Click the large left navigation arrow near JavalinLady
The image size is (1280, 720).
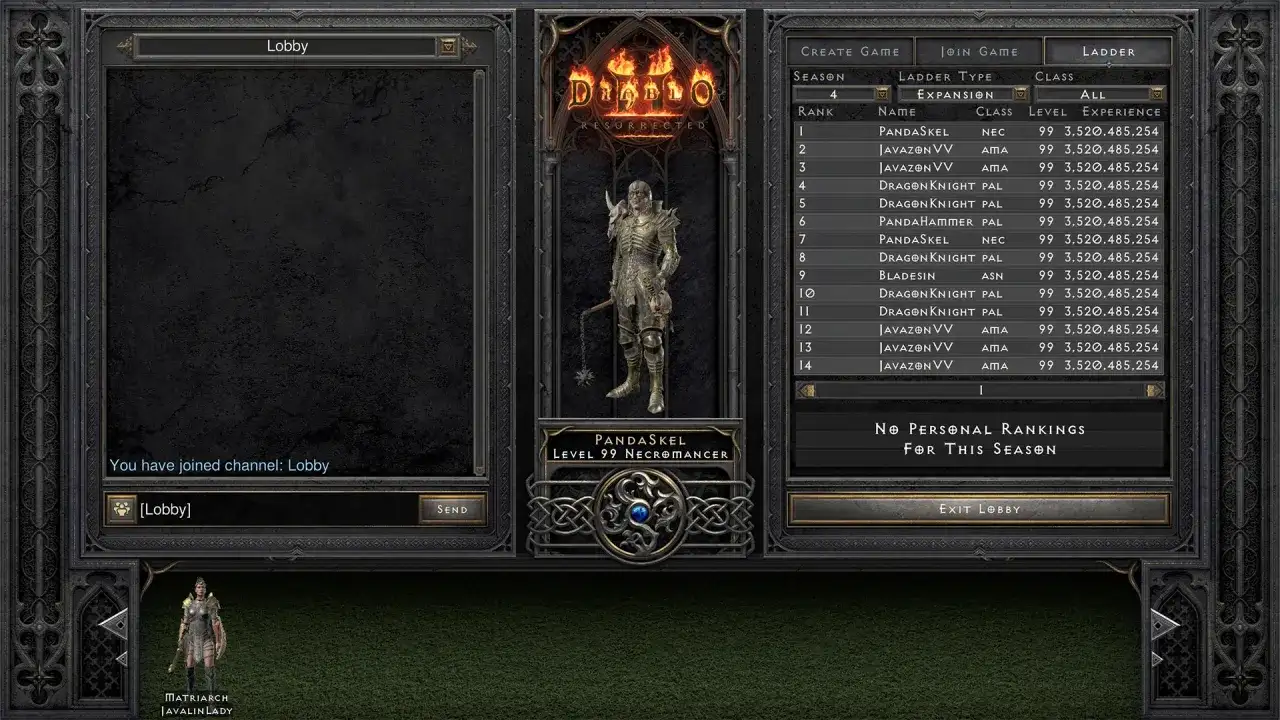coord(113,623)
